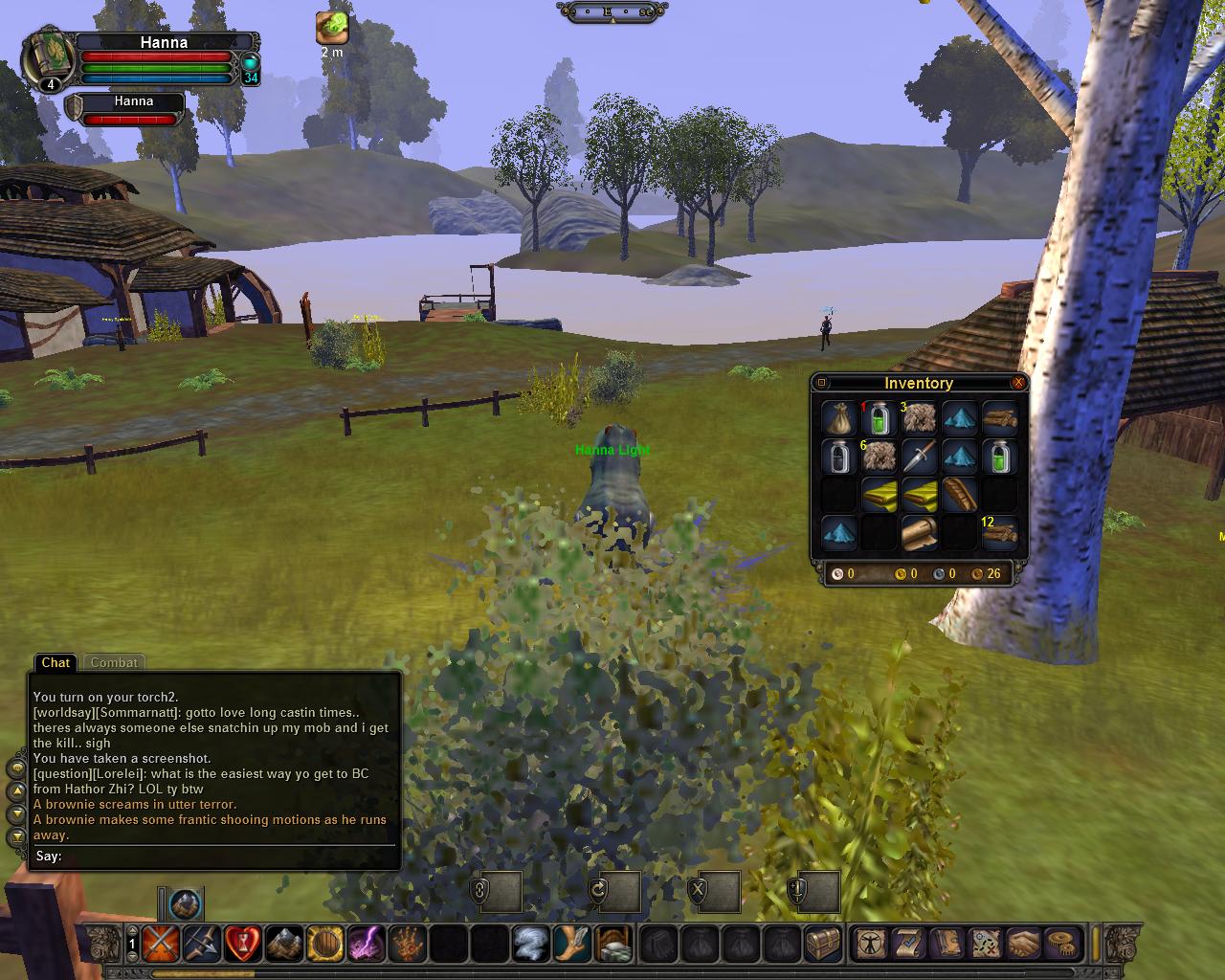Switch to the Combat tab
This screenshot has width=1225, height=980.
point(114,662)
